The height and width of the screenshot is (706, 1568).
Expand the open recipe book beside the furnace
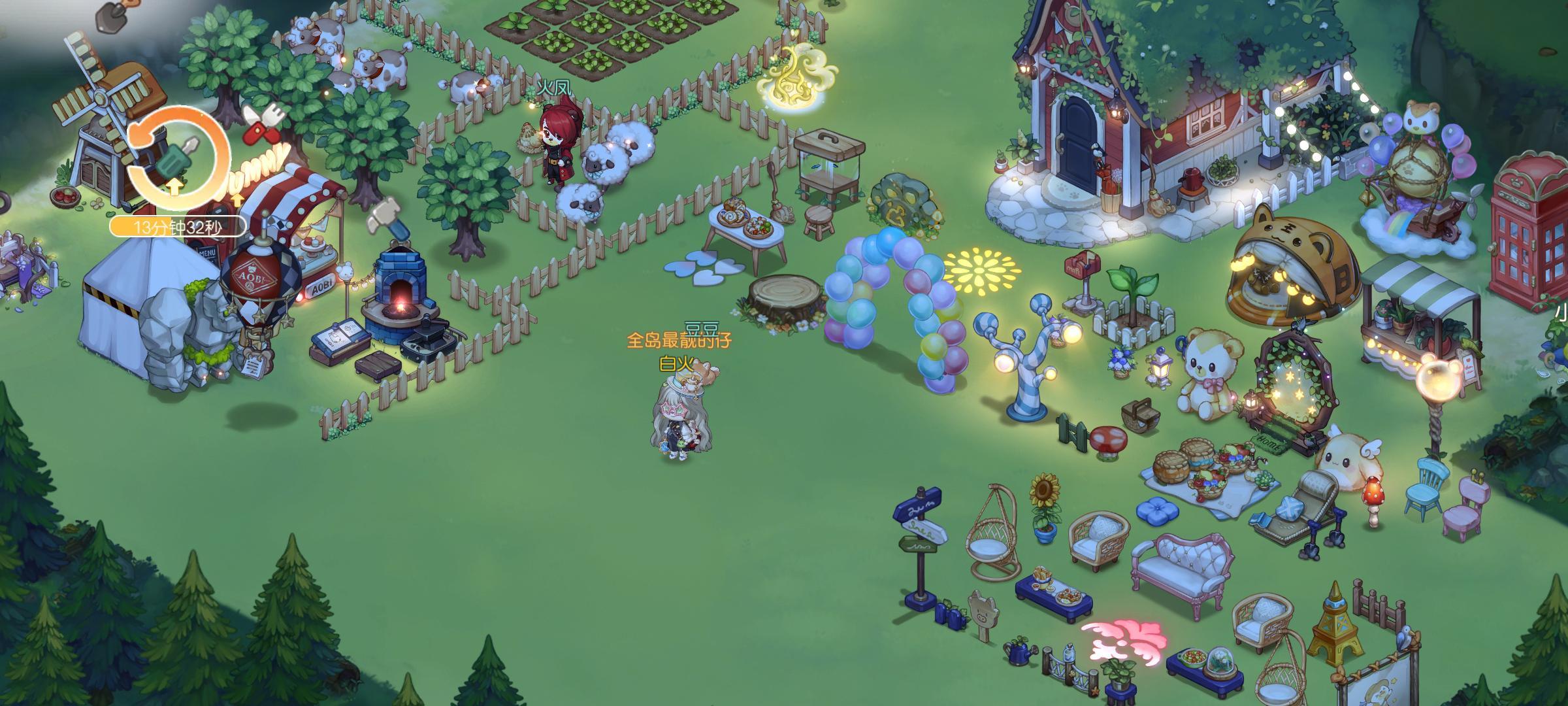pos(340,340)
